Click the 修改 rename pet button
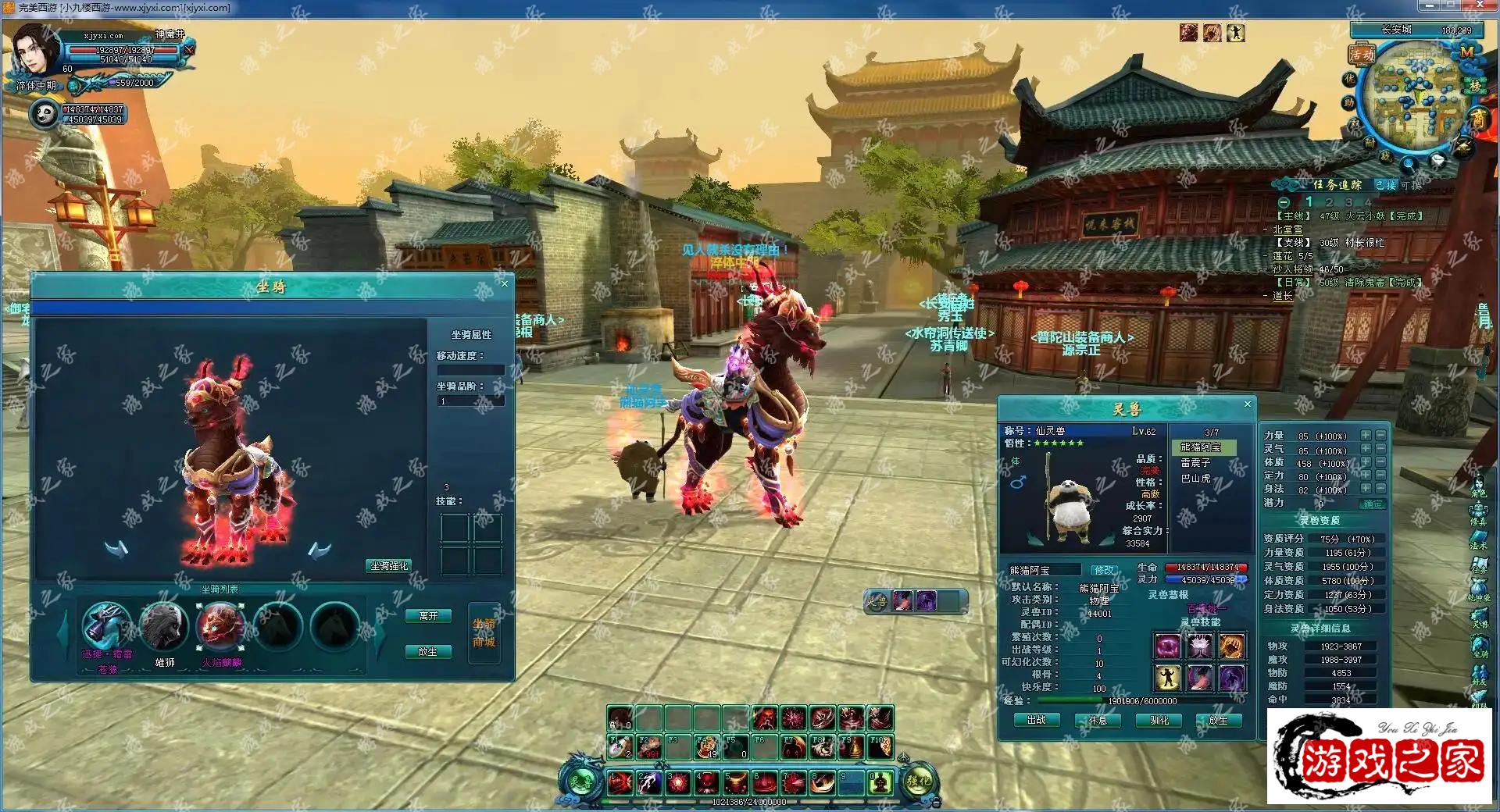Screen dimensions: 1500x812 (x=1103, y=570)
